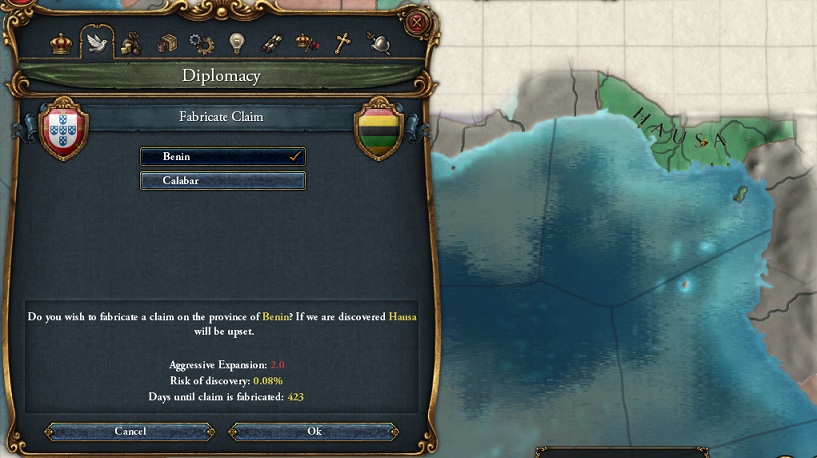
Task: Click Portugal's coat of arms shield
Action: click(x=65, y=130)
